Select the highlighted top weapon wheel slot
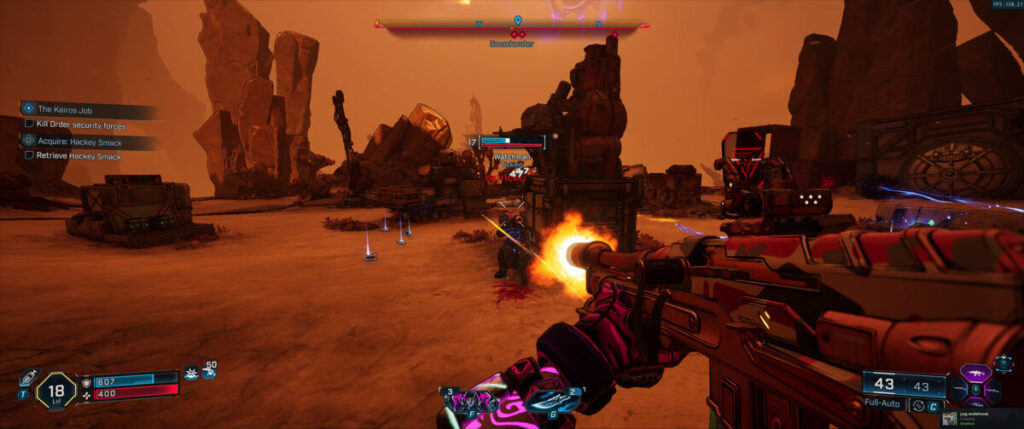Viewport: 1024px width, 429px height. tap(977, 372)
